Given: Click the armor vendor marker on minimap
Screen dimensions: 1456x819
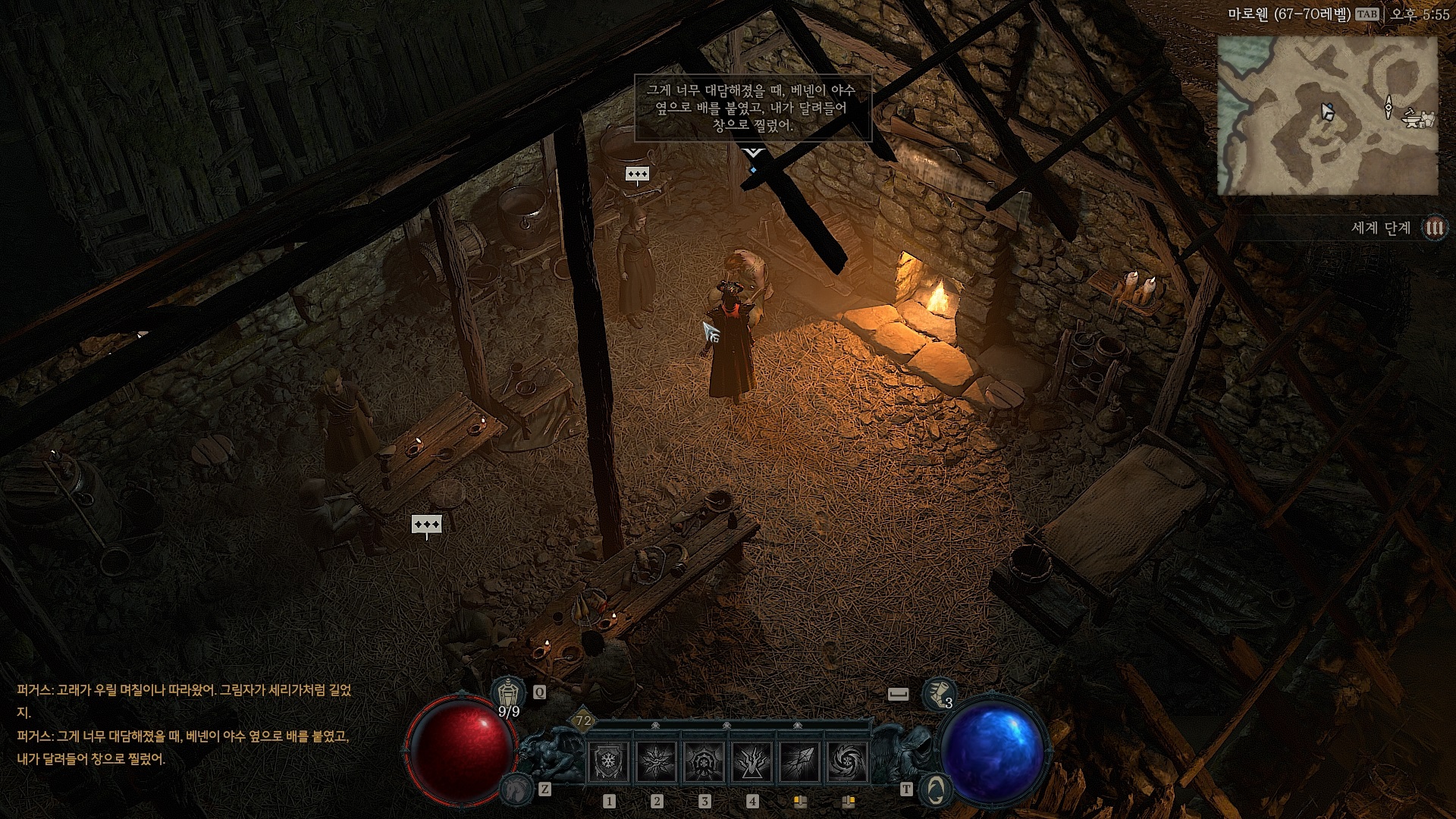Looking at the screenshot, I should tap(1429, 119).
